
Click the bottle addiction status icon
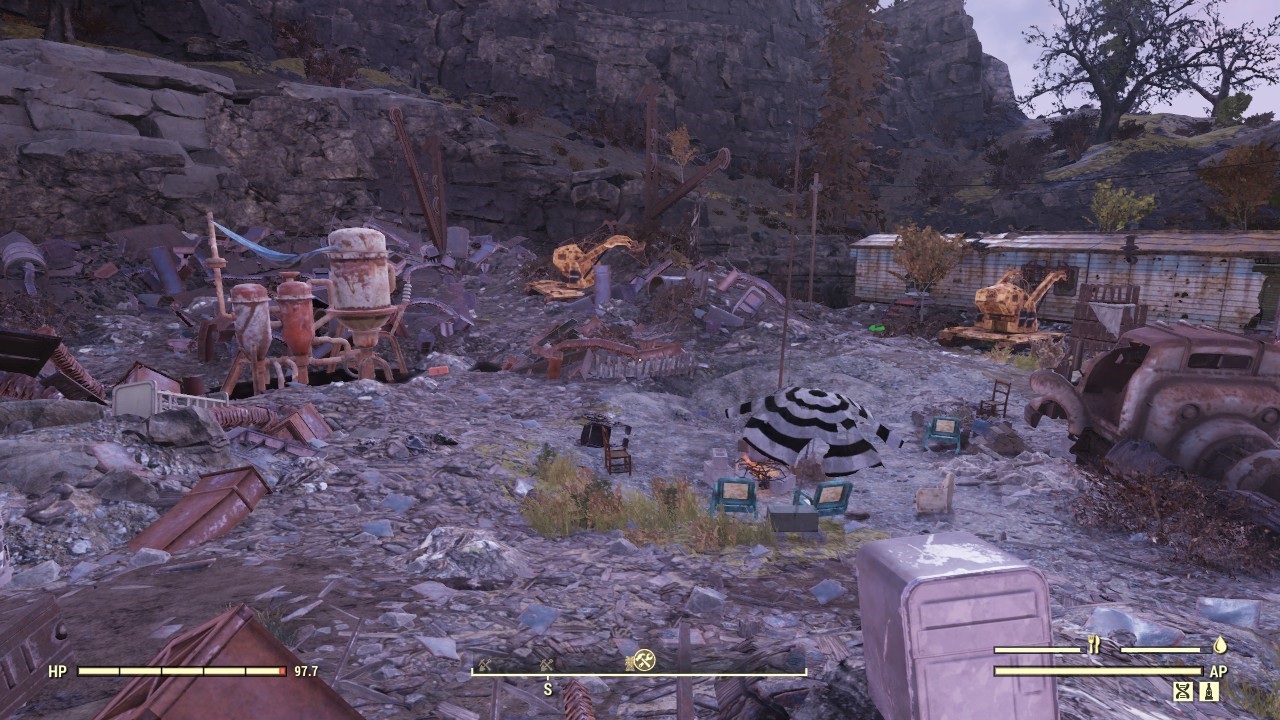1208,691
